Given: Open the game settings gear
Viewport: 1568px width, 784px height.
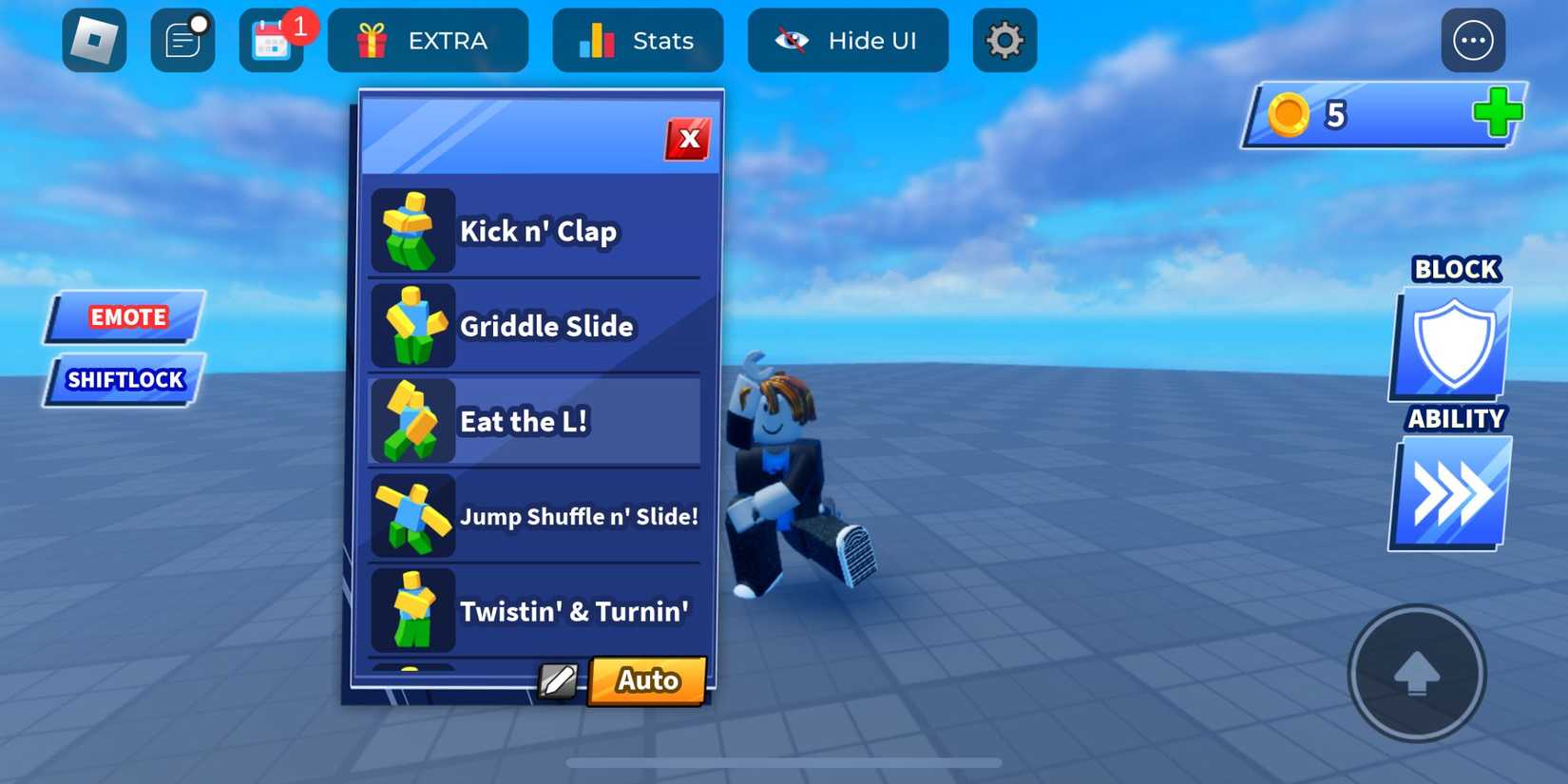Looking at the screenshot, I should click(1004, 40).
